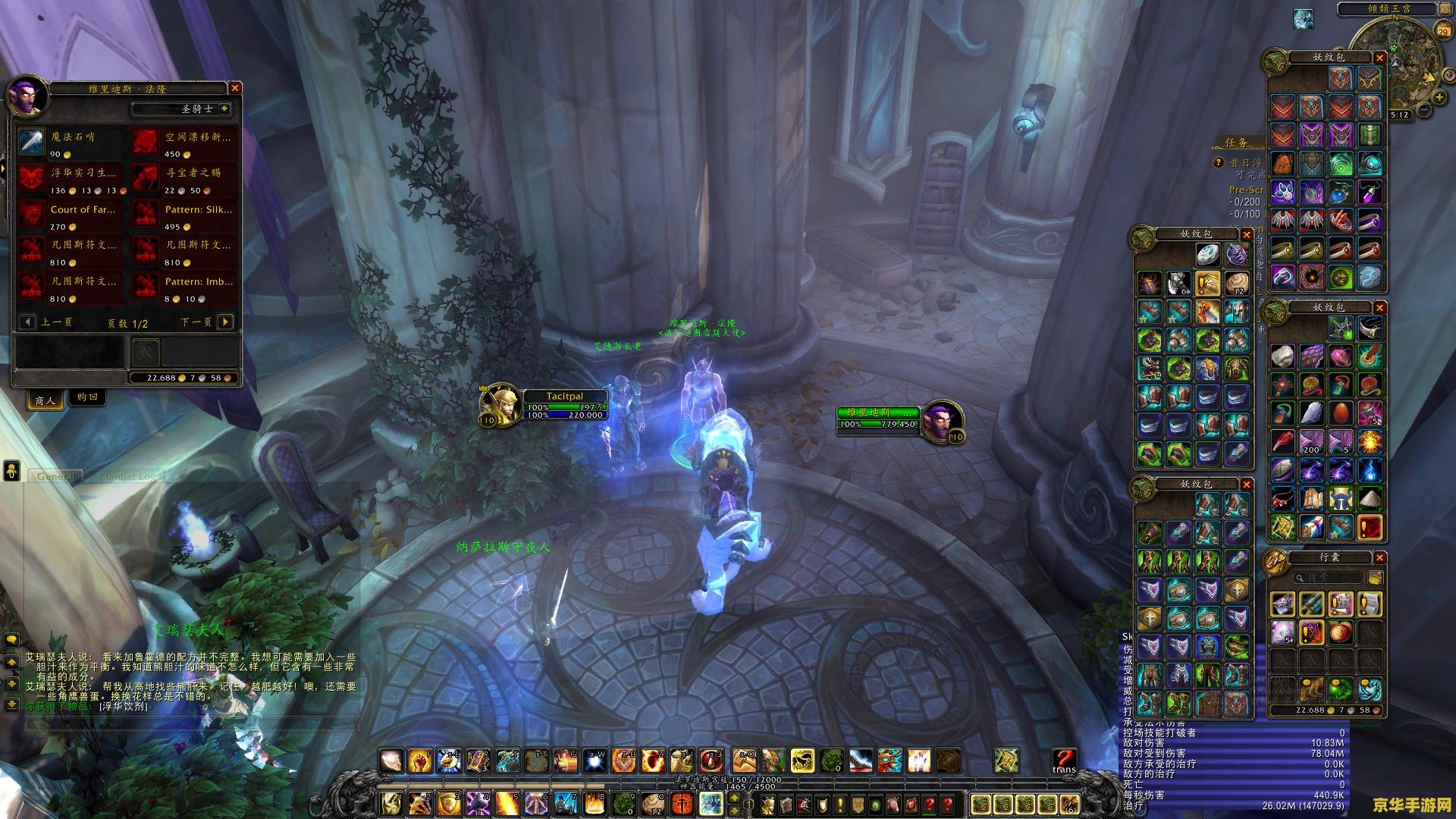1456x819 pixels.
Task: Go to the next merchant page arrow
Action: (x=225, y=322)
